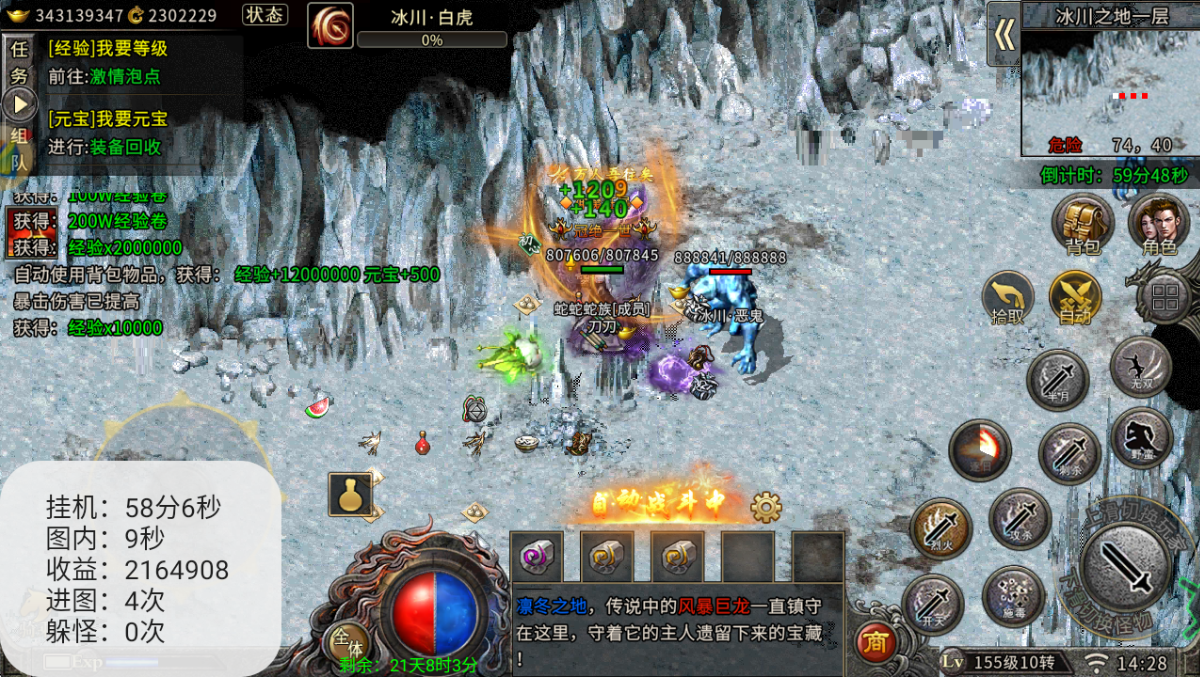
Task: Use the 野蛮 charge skill
Action: [1141, 437]
